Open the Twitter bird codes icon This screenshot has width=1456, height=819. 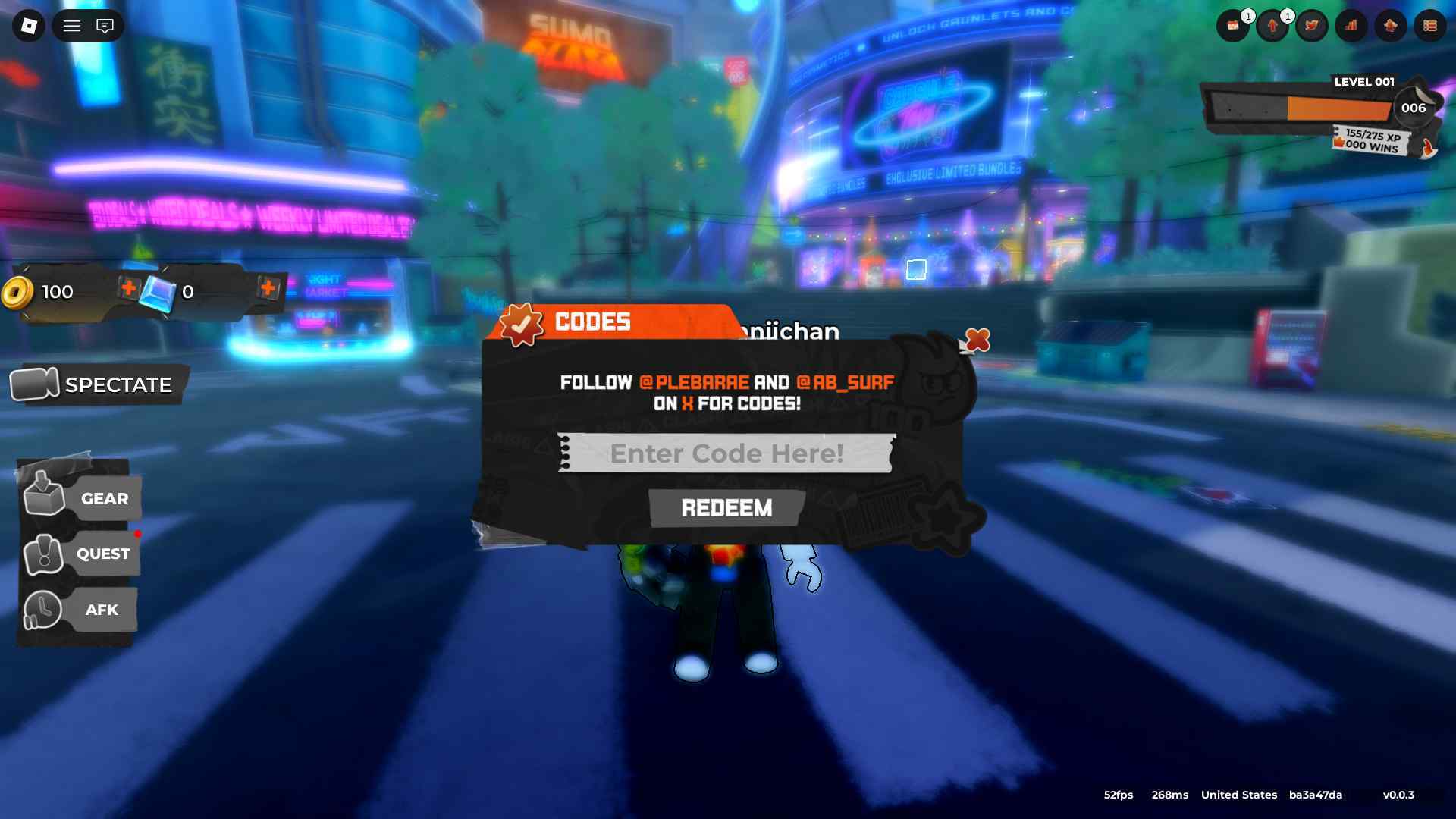1311,26
